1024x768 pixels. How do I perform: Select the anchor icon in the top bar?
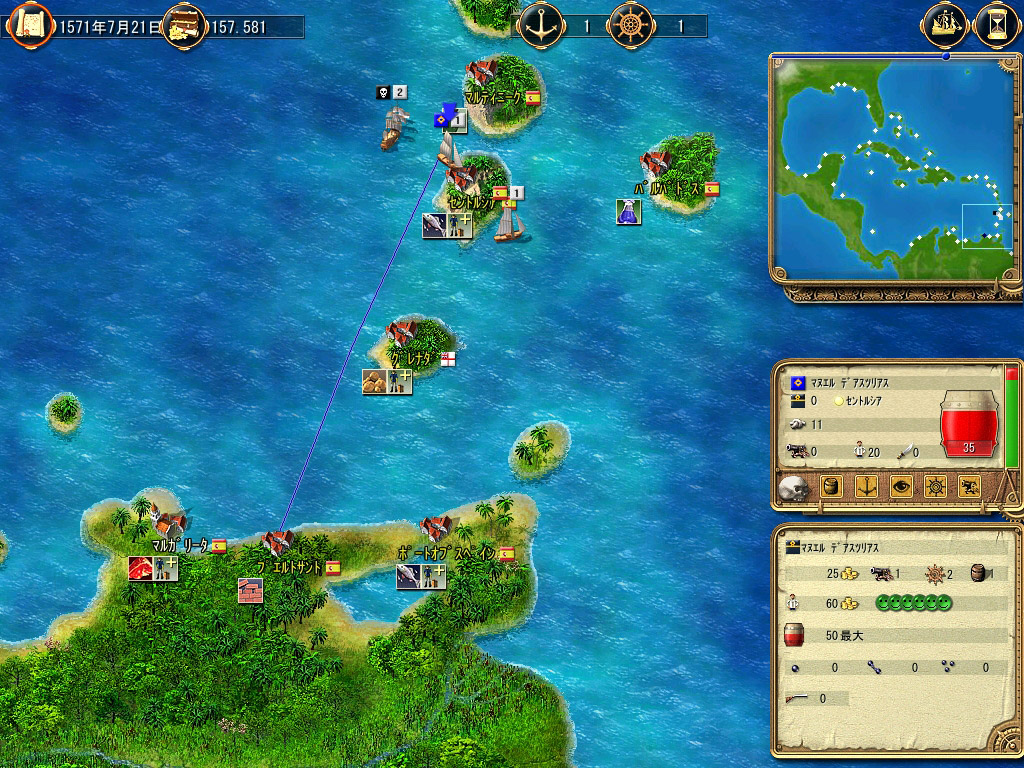(543, 24)
